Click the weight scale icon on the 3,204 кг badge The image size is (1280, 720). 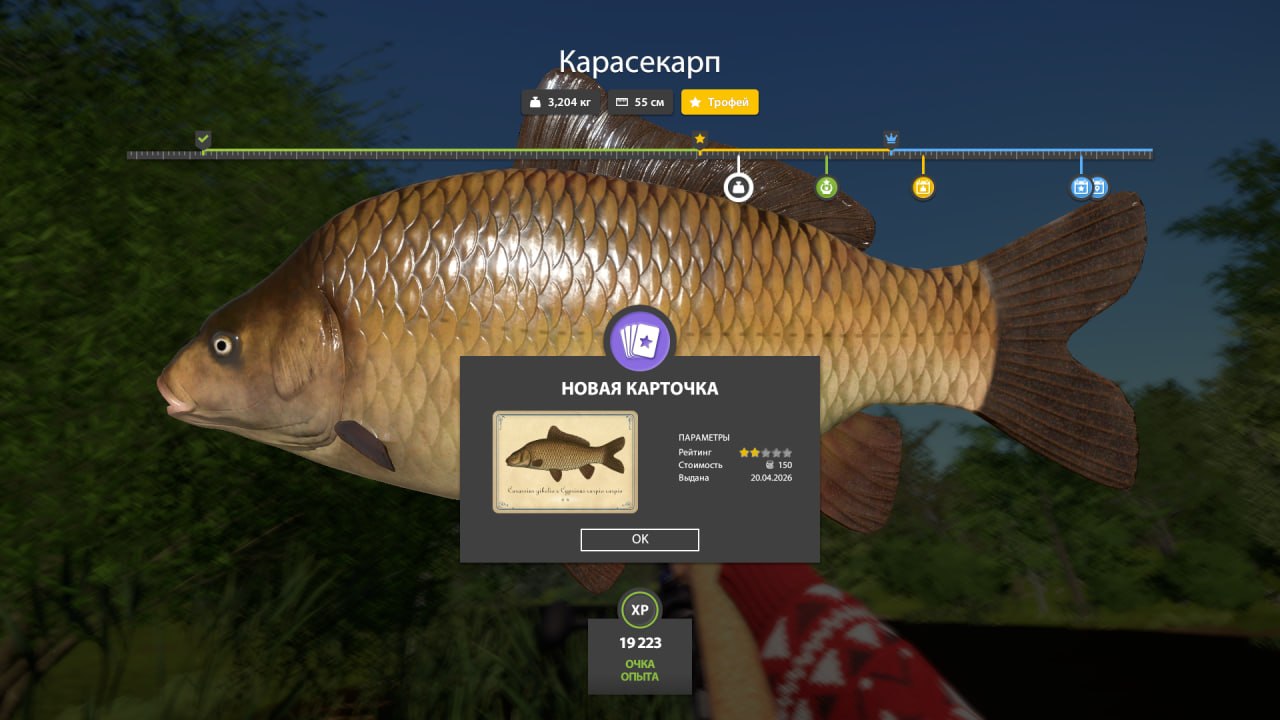click(x=536, y=101)
